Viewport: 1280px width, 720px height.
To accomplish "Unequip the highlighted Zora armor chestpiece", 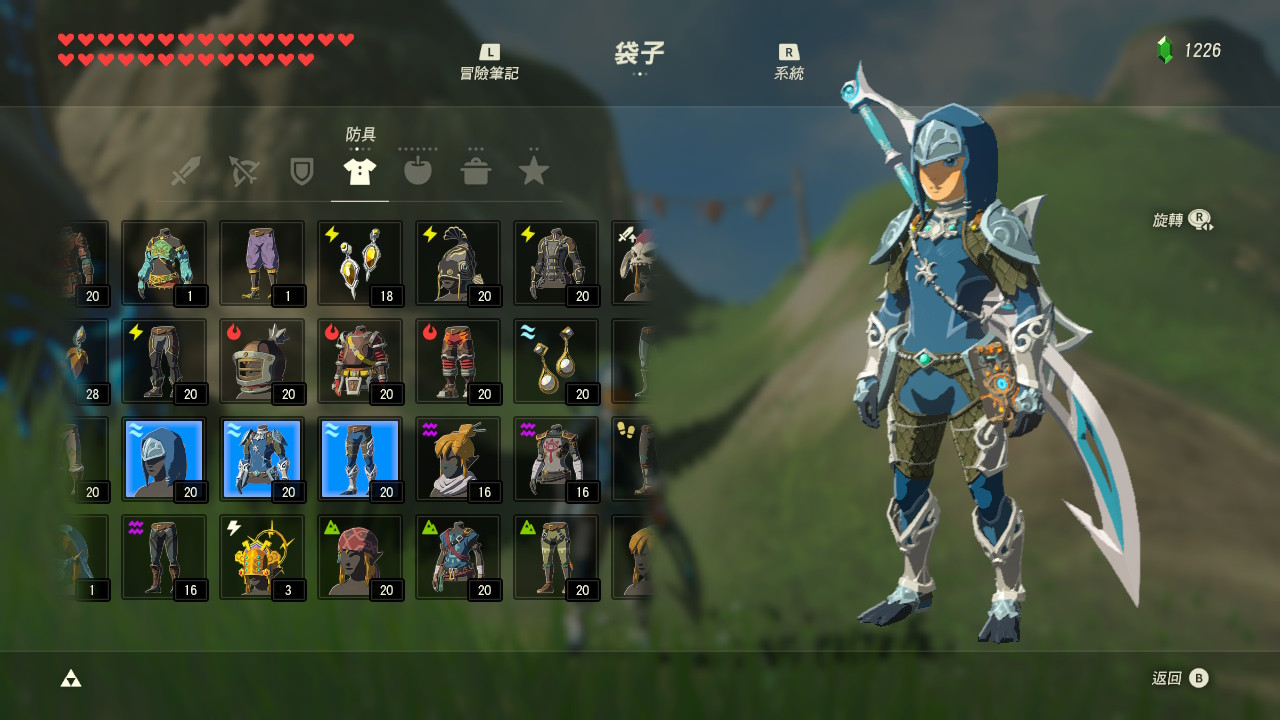I will [262, 458].
